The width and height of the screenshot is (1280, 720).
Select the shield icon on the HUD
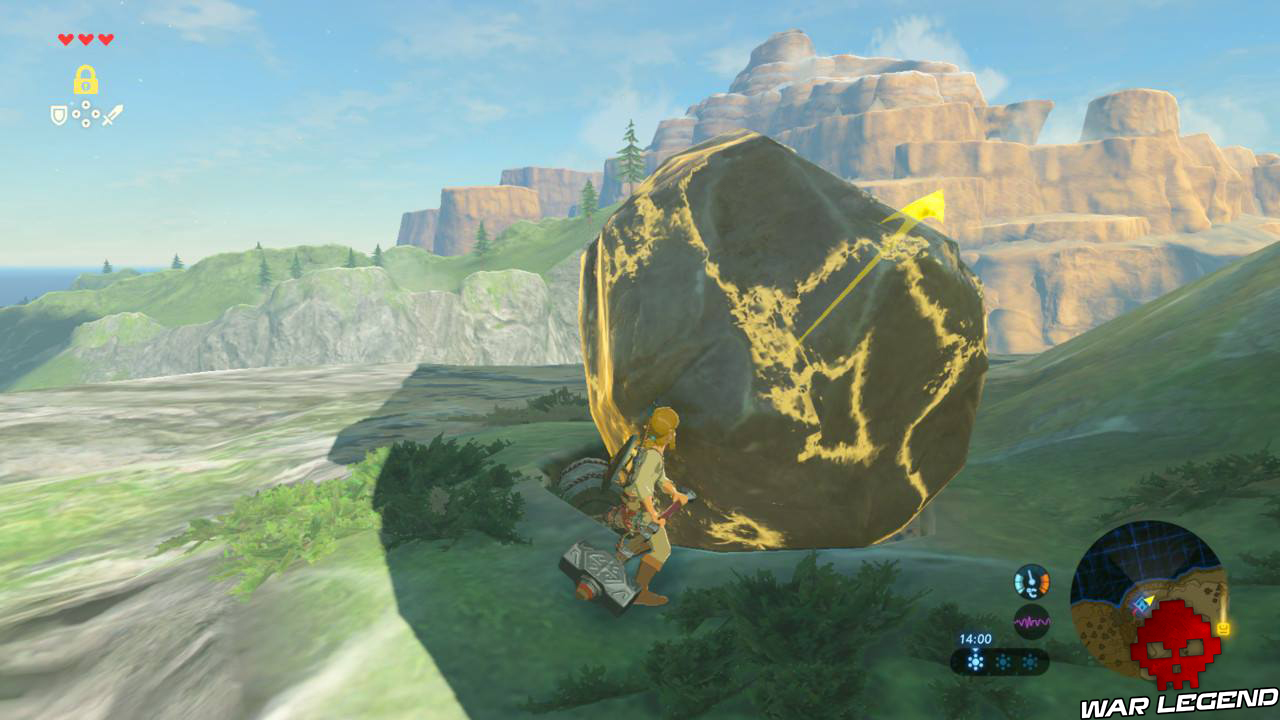(x=58, y=114)
